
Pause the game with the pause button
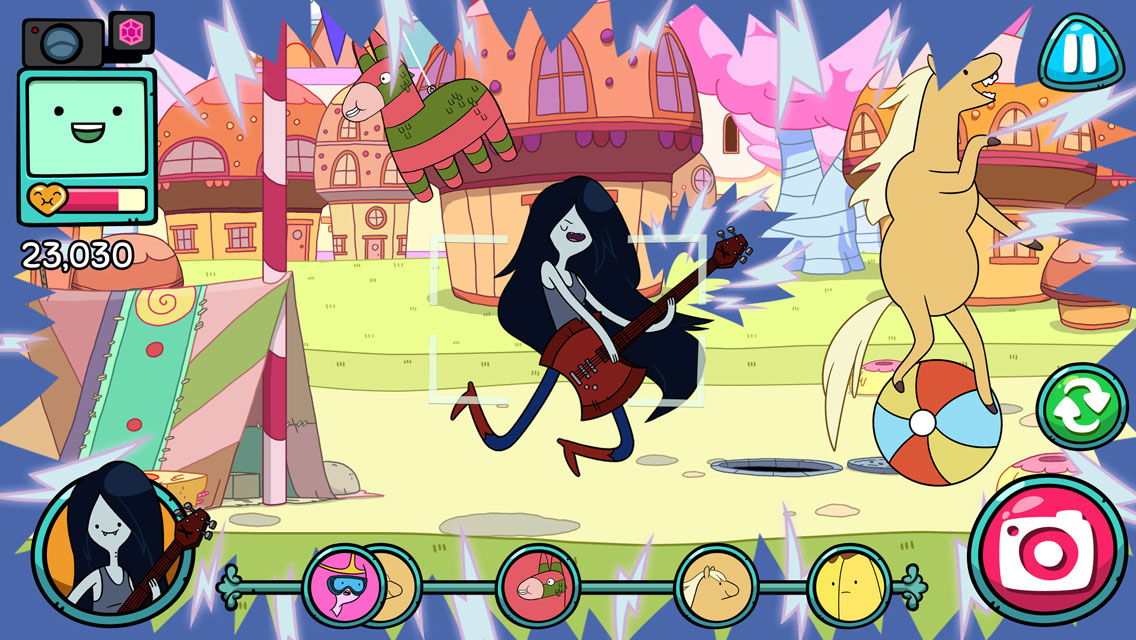pos(1080,53)
